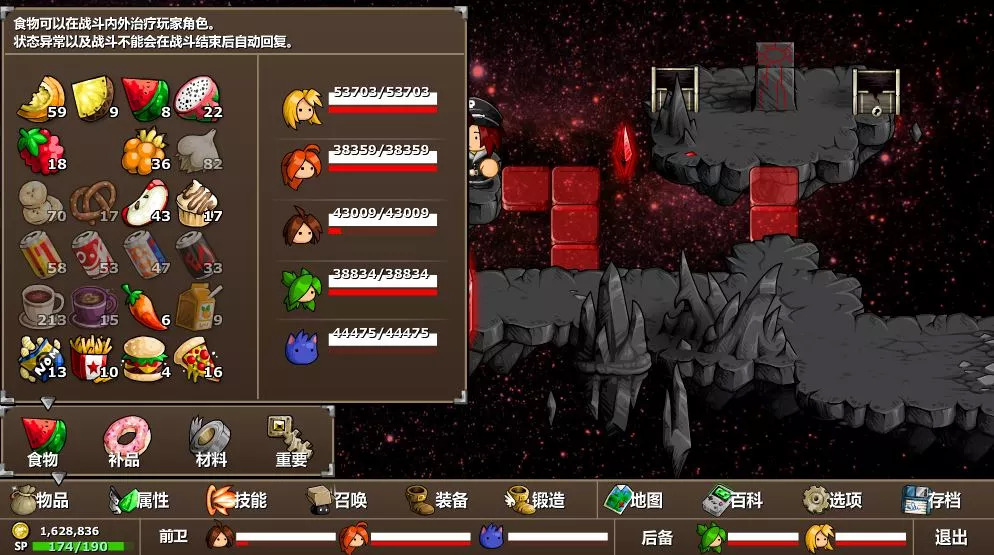Open the 百科 encyclopedia

(734, 499)
